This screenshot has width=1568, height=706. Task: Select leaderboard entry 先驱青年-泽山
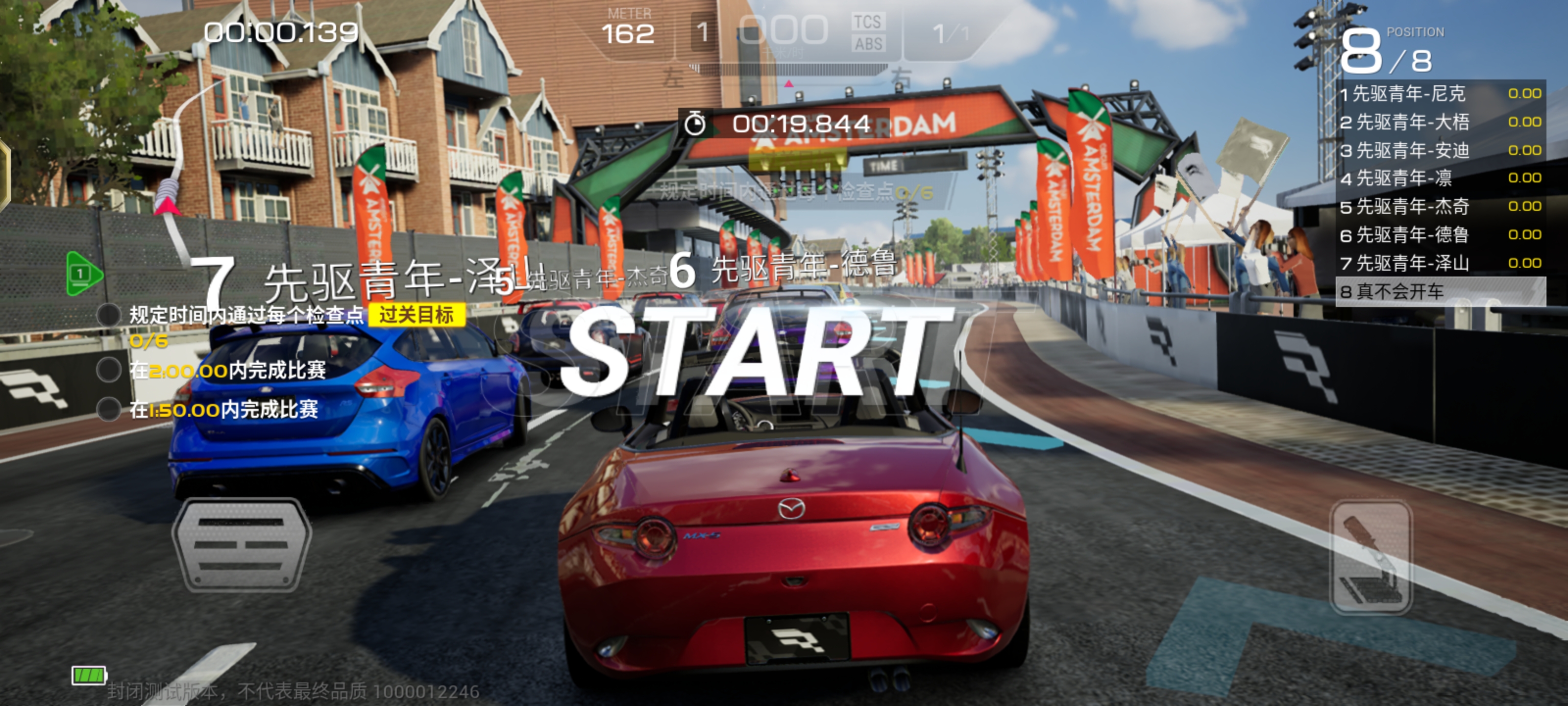tap(1440, 263)
